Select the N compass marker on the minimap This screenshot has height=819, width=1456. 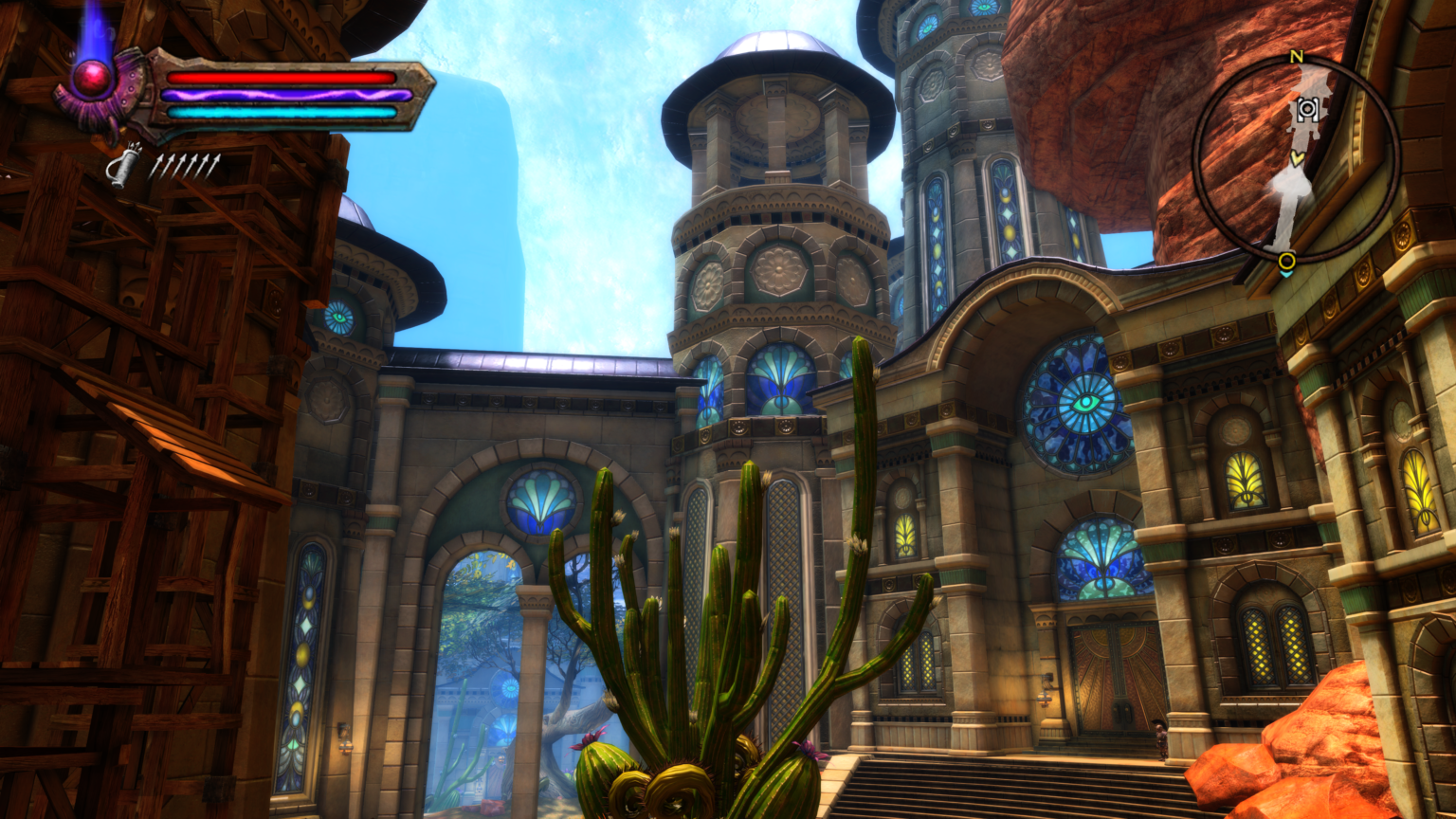tap(1296, 57)
